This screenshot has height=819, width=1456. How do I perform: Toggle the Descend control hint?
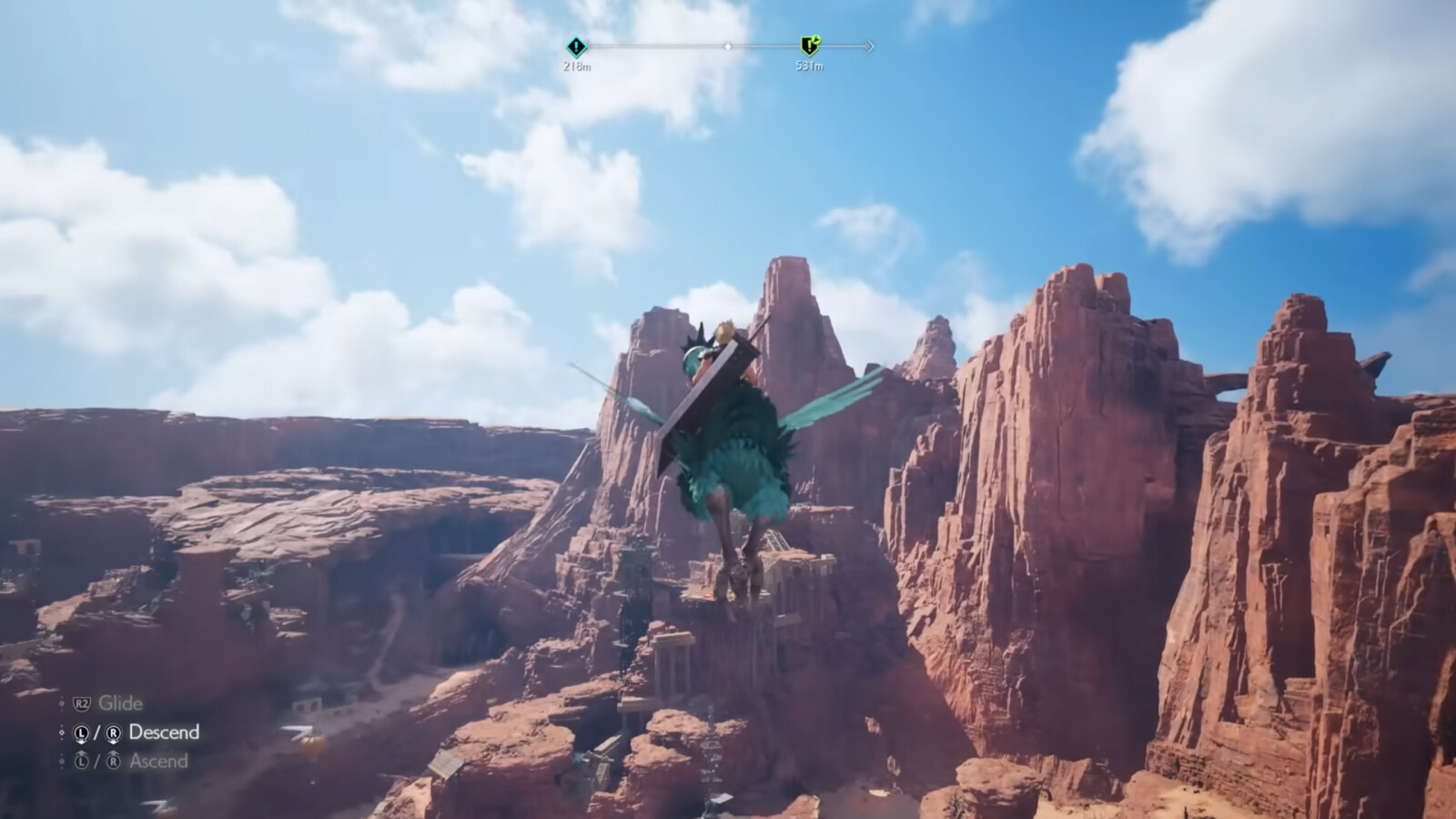163,731
